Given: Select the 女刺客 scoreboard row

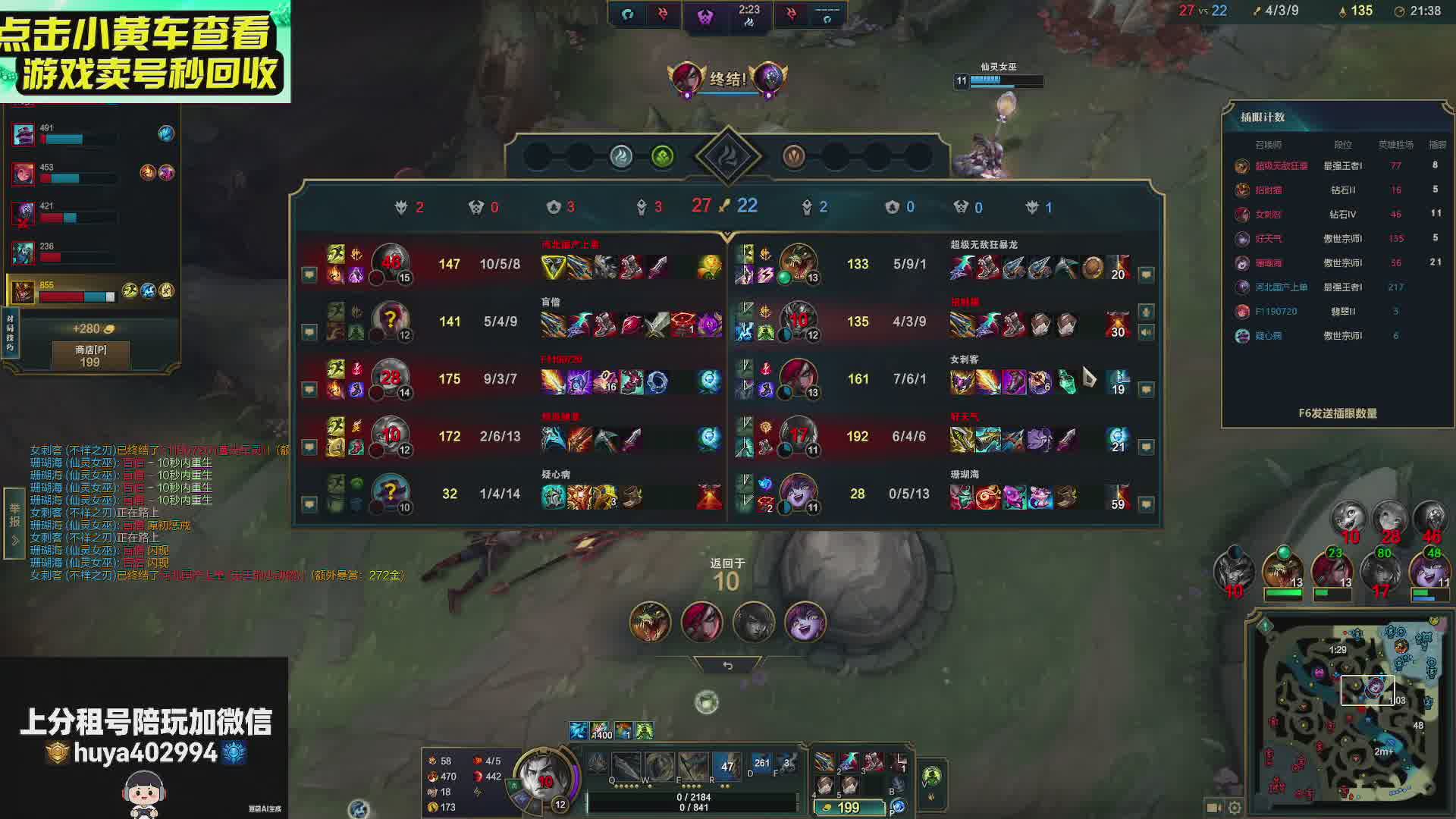Looking at the screenshot, I should tap(940, 378).
